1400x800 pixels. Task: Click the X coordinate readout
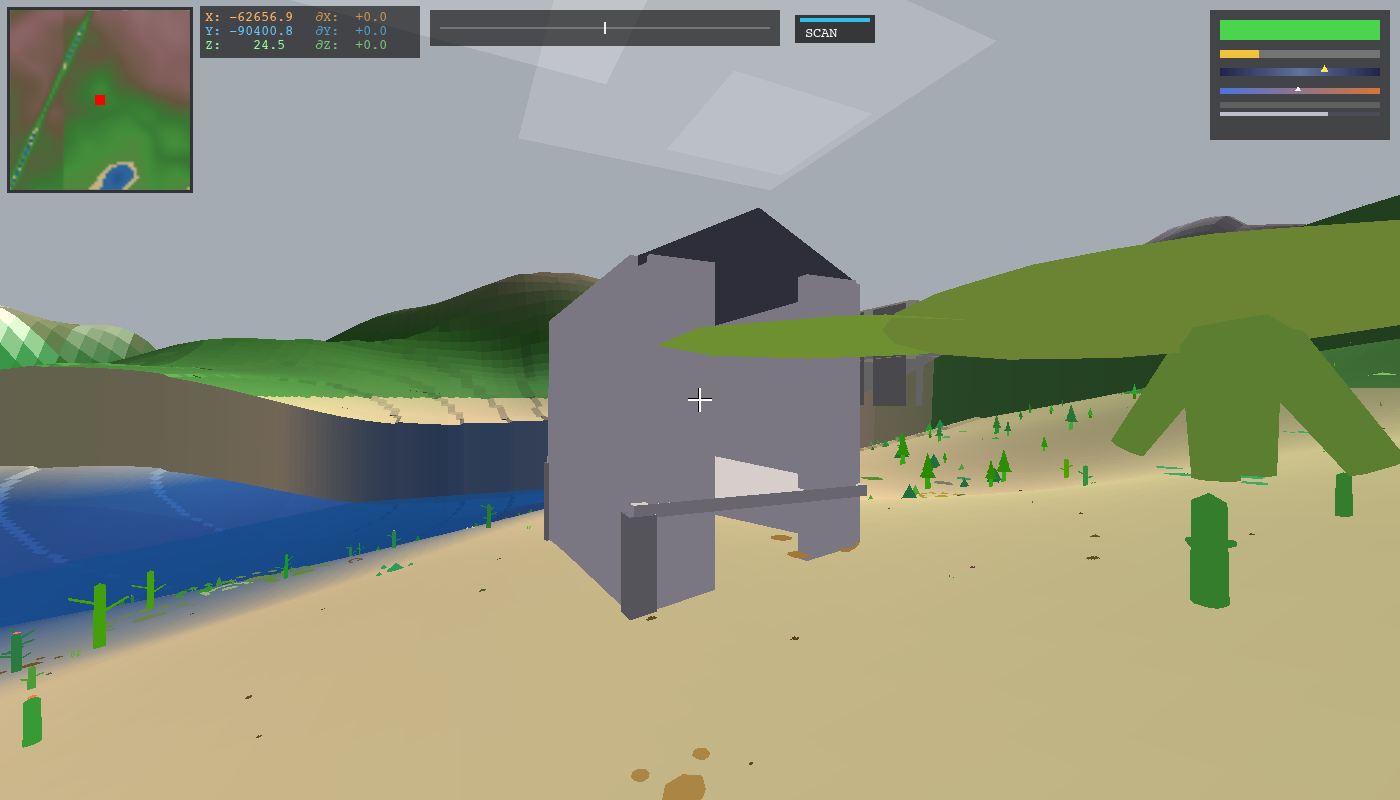248,17
